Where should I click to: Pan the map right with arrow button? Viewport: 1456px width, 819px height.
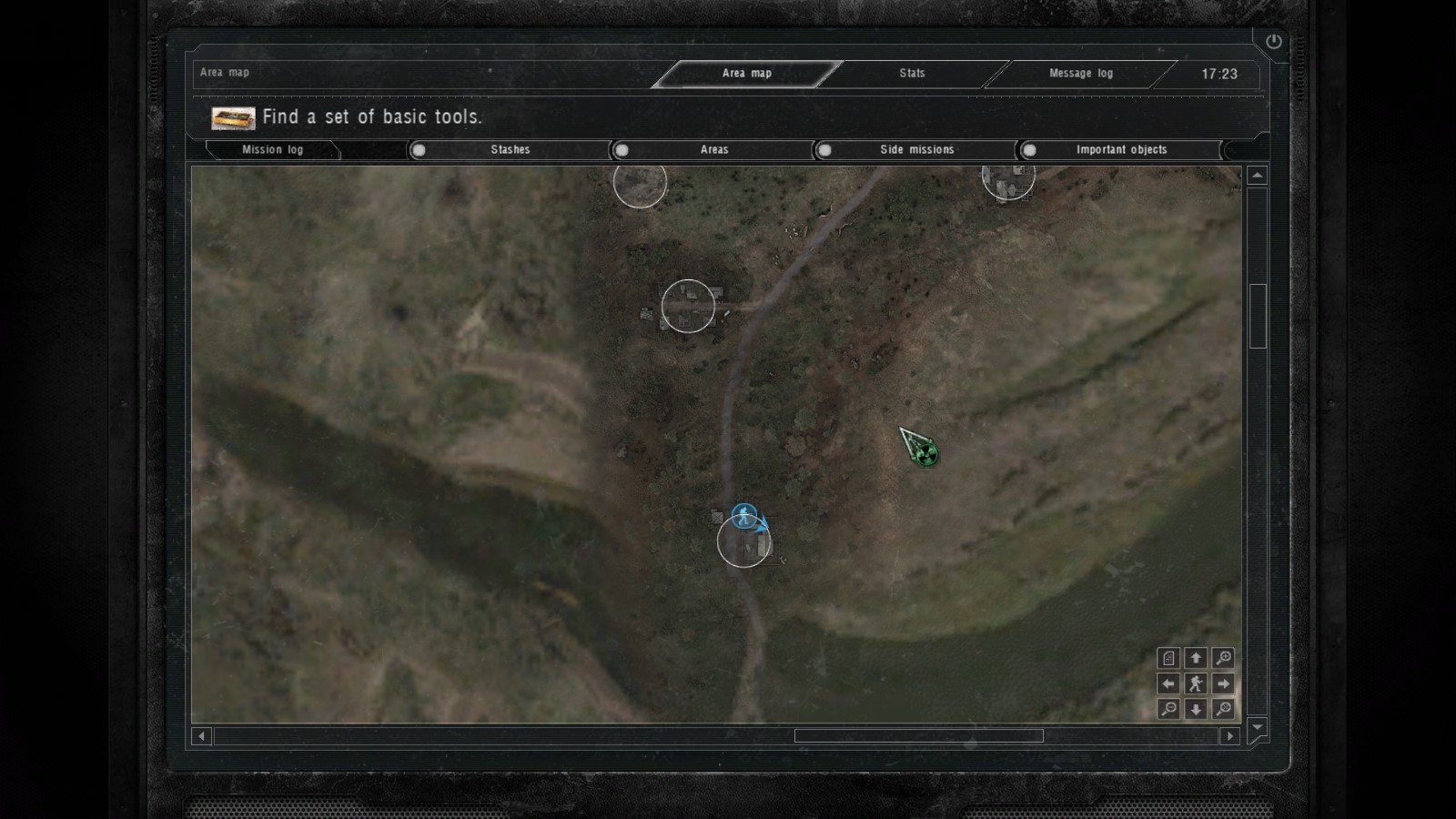click(1223, 683)
